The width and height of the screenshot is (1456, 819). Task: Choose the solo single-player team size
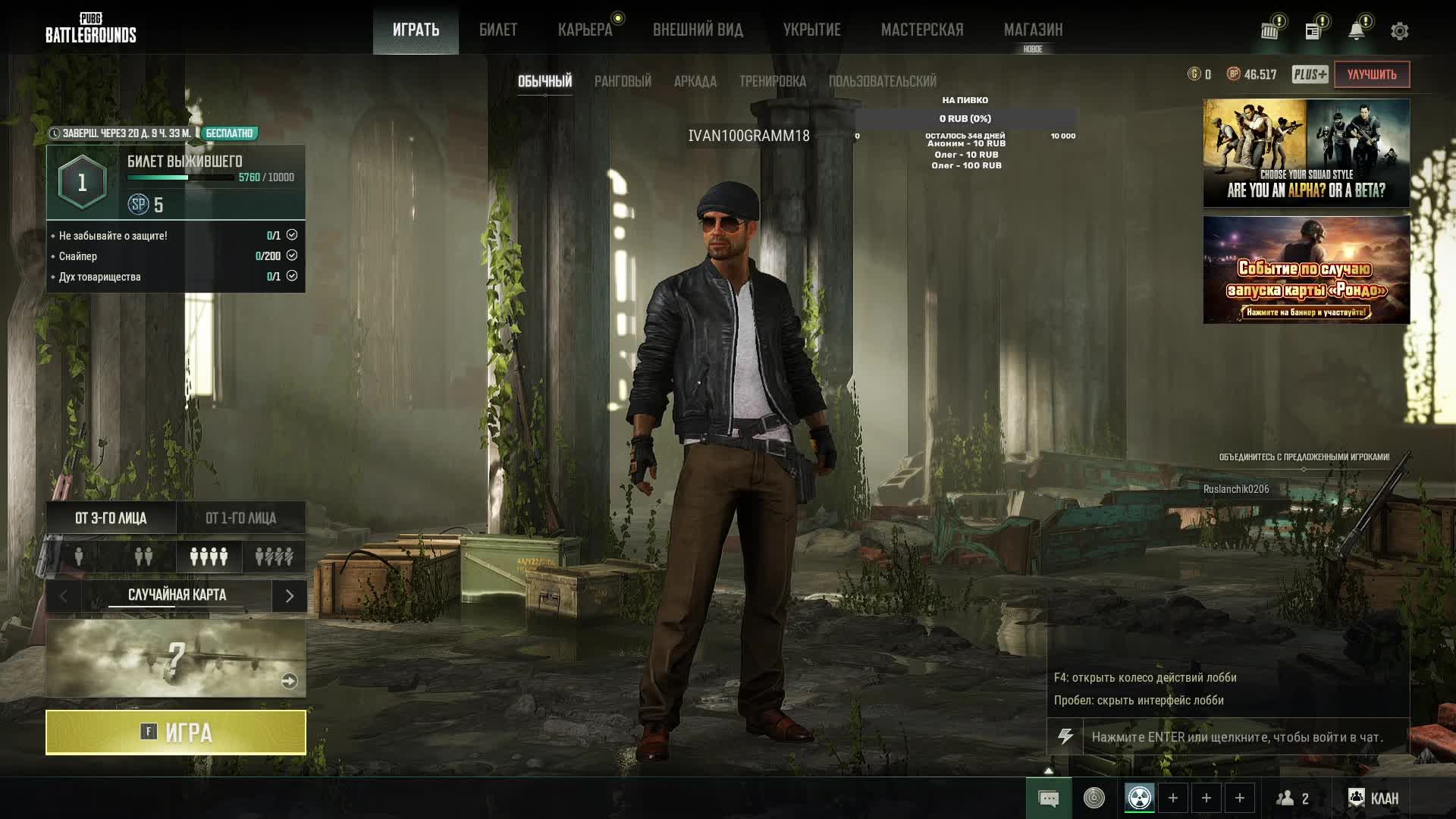[79, 557]
